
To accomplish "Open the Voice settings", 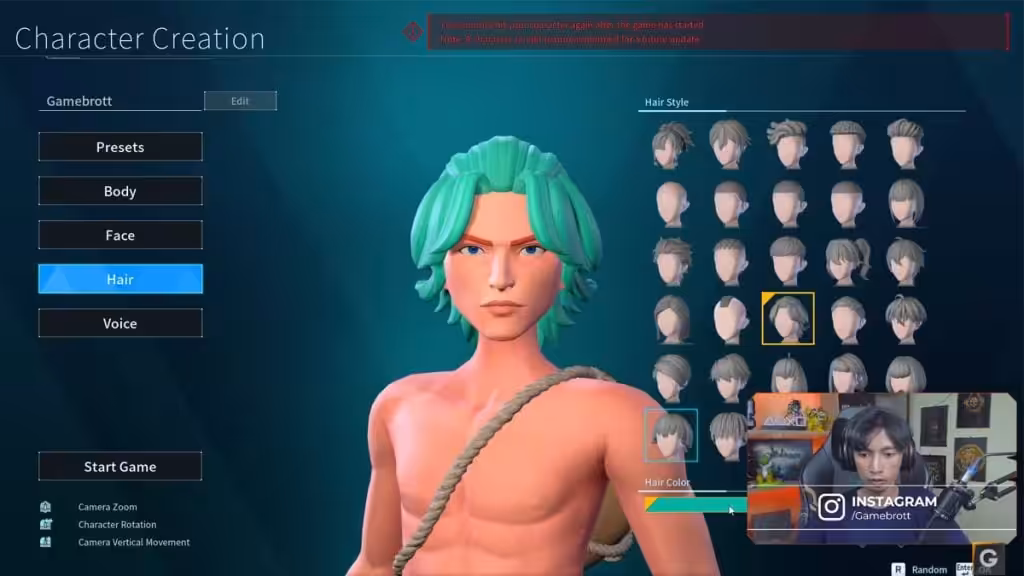I will (120, 323).
